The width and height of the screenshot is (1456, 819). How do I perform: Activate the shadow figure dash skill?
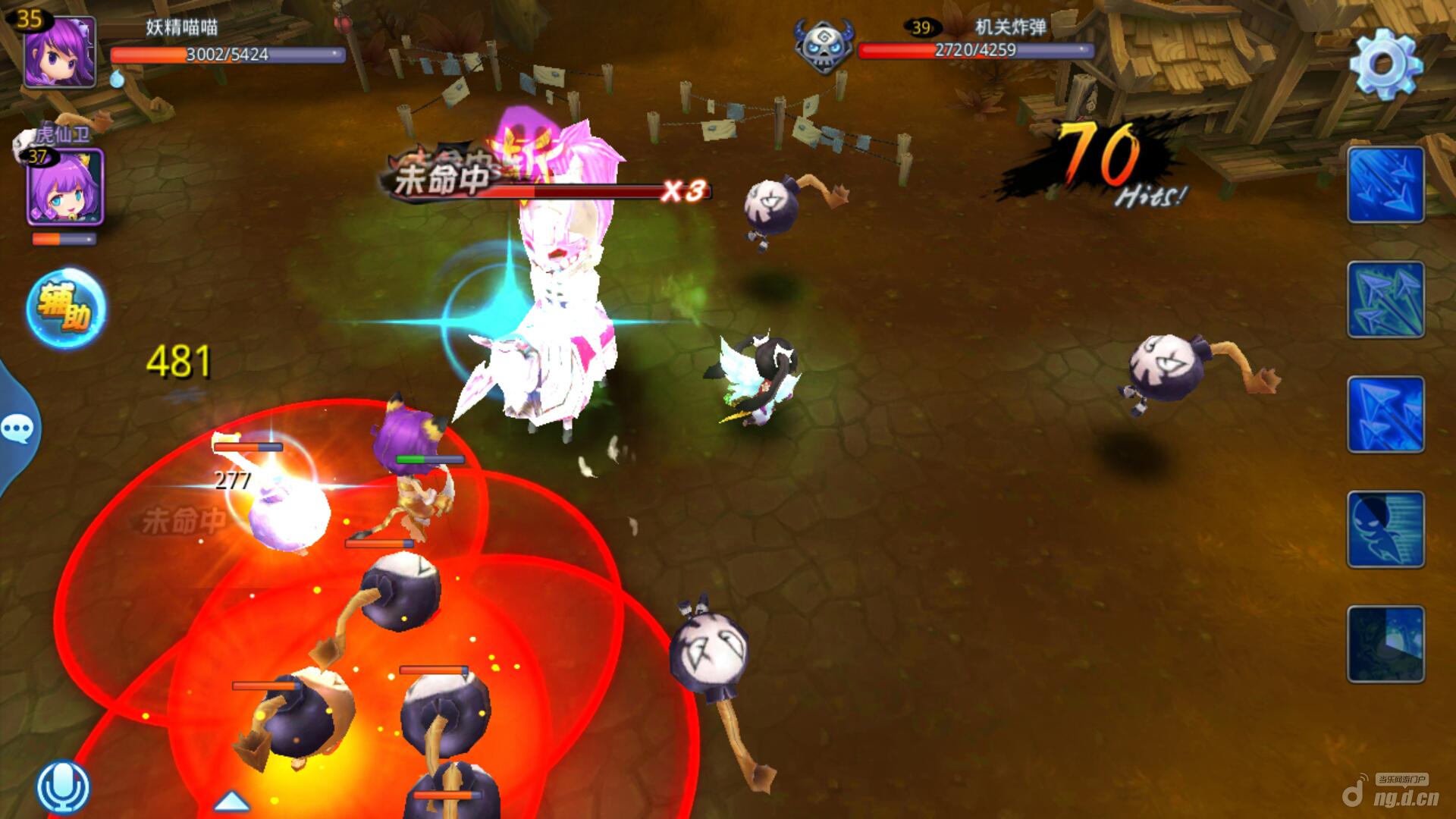pyautogui.click(x=1385, y=529)
